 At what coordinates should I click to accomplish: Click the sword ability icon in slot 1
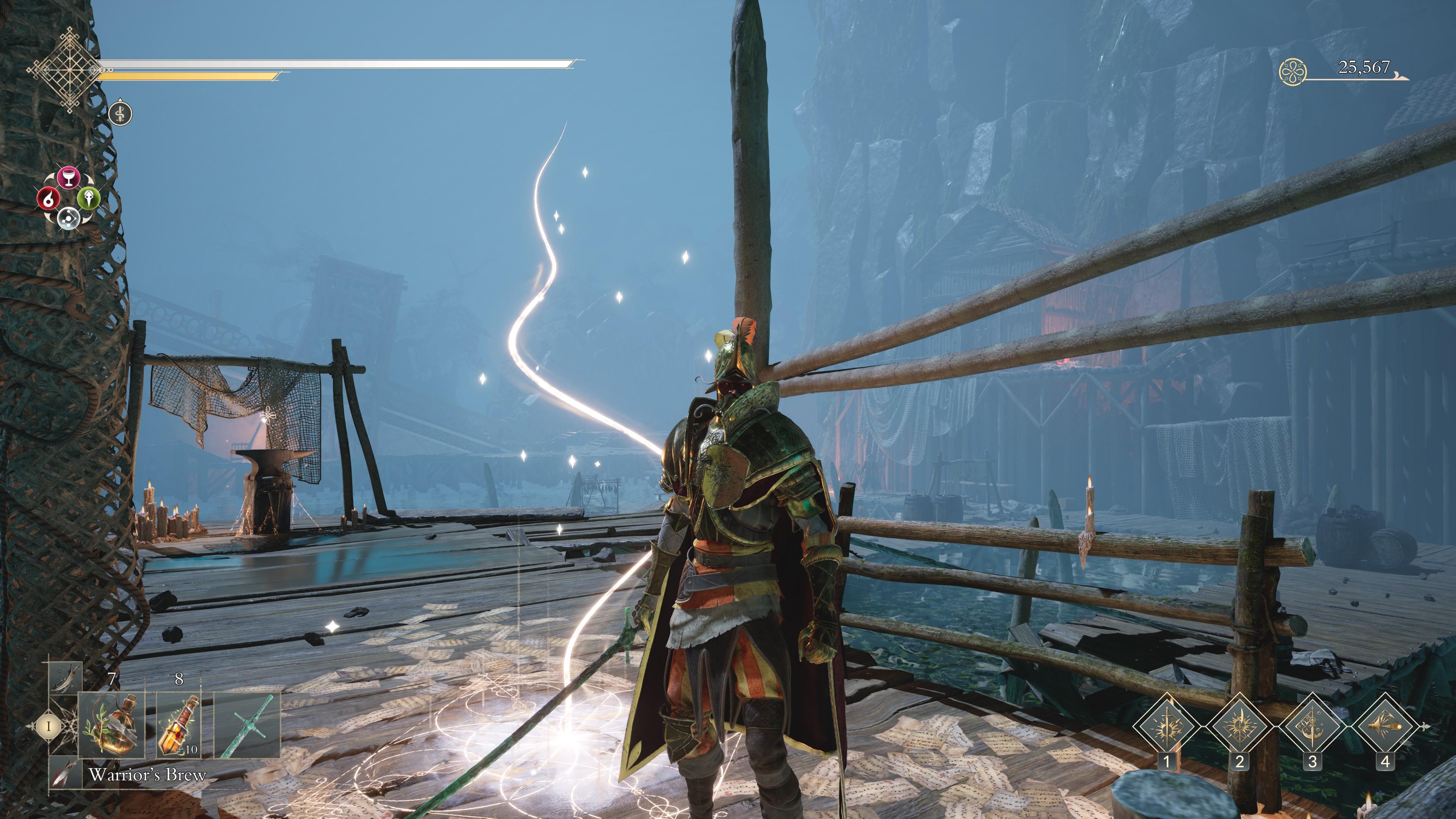[x=1167, y=726]
